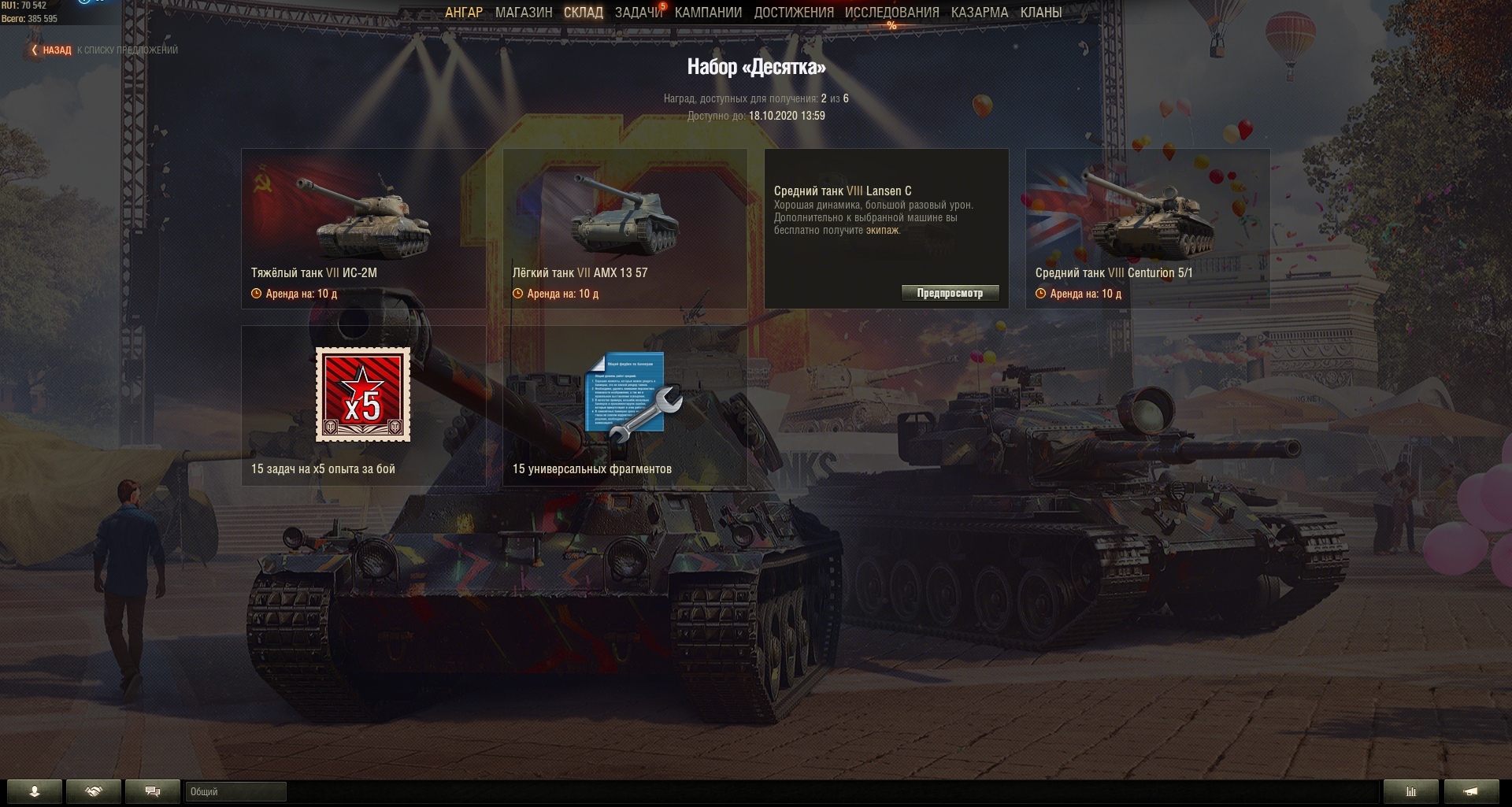This screenshot has height=807, width=1512.
Task: Open the КАЗАРМА tab
Action: [x=979, y=13]
